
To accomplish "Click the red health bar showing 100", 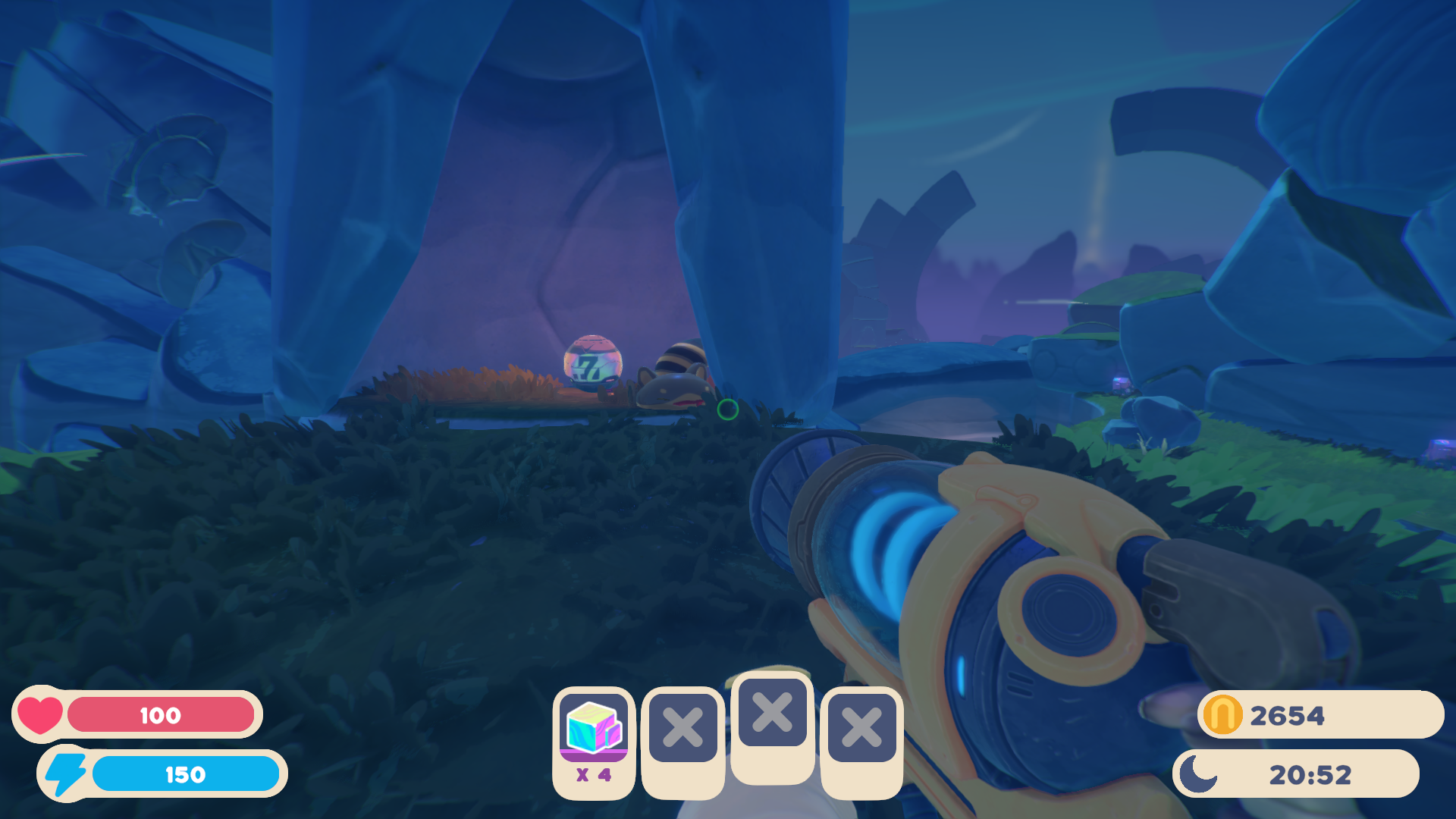I will click(x=161, y=714).
